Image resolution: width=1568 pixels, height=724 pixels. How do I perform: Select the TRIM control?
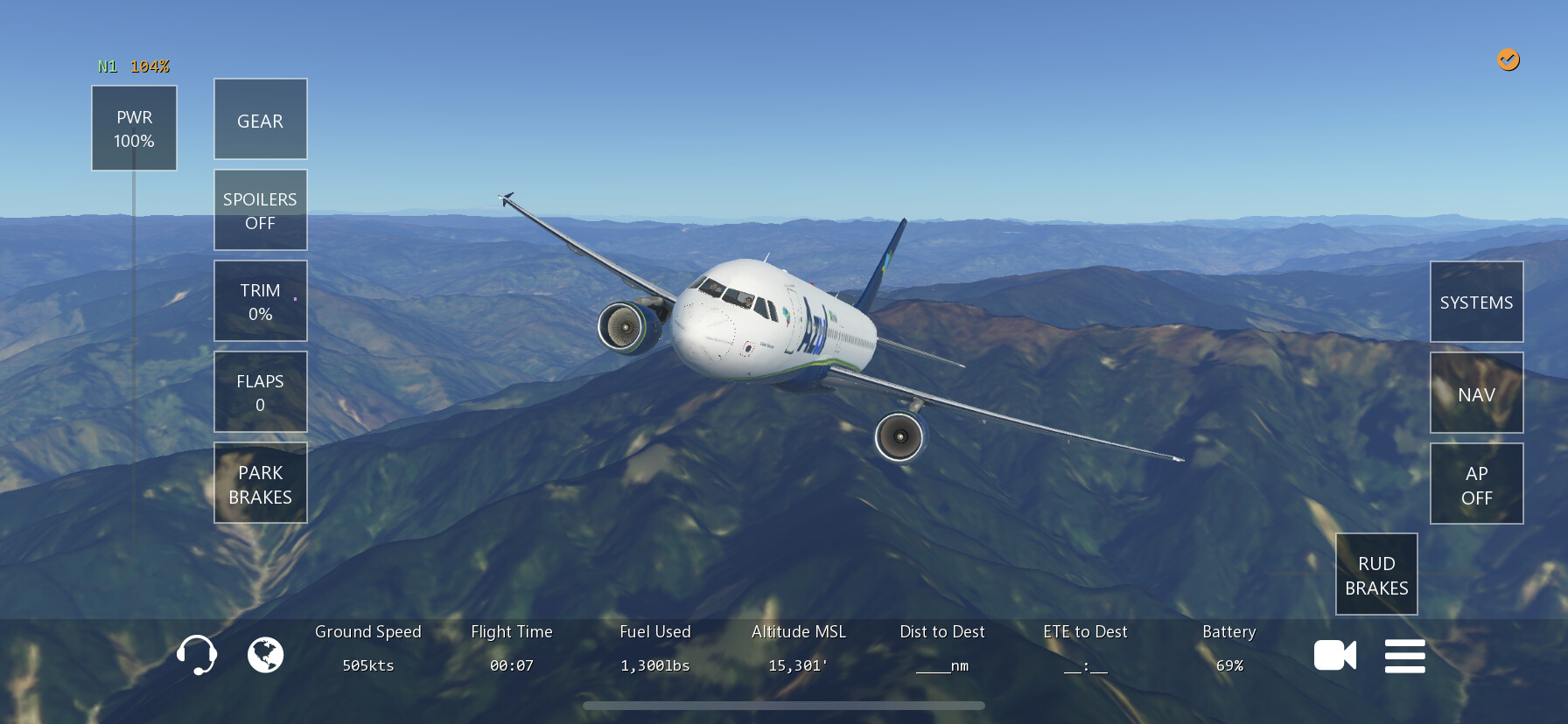click(260, 302)
